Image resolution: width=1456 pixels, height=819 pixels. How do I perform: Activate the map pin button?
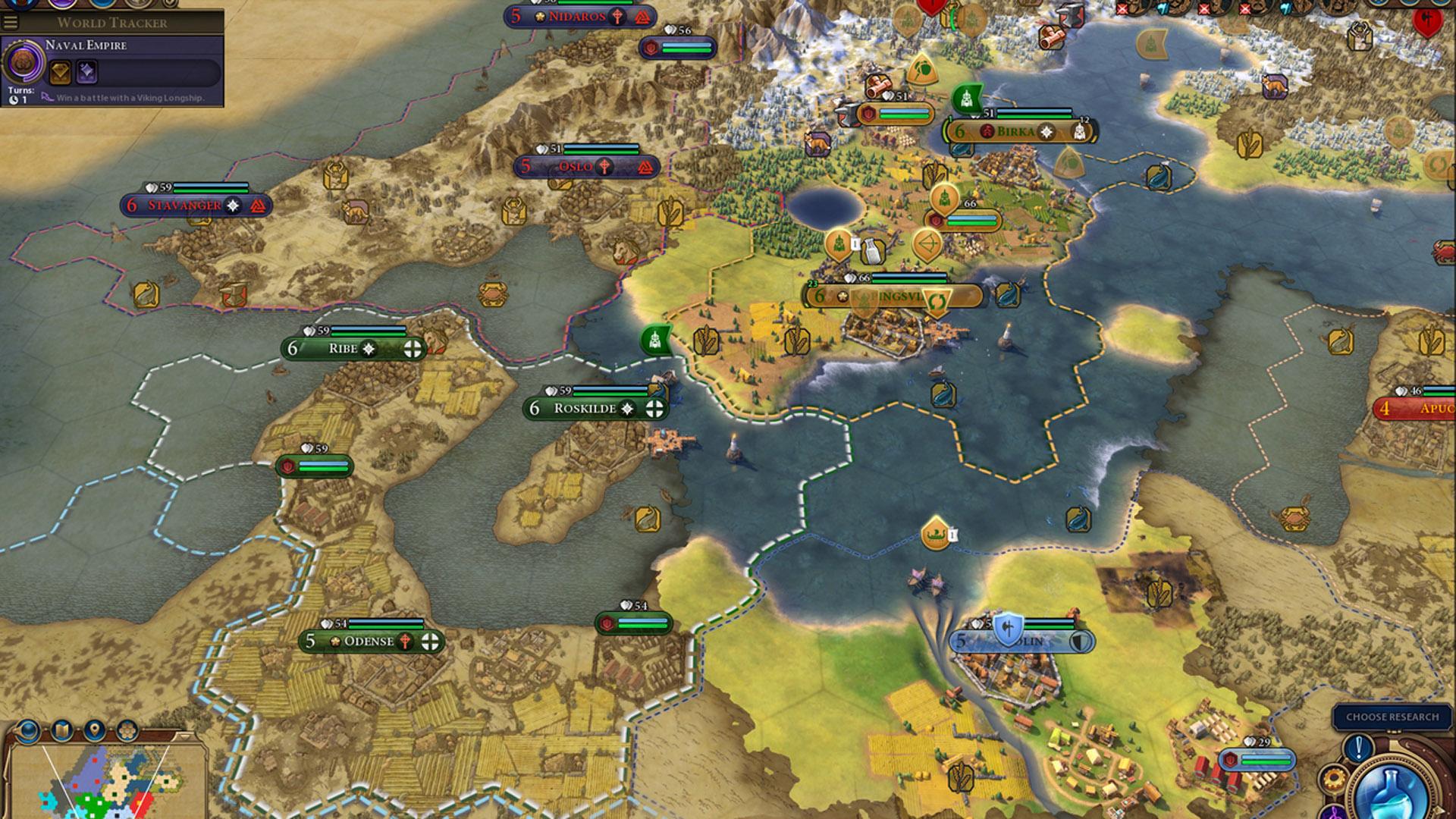tap(94, 730)
